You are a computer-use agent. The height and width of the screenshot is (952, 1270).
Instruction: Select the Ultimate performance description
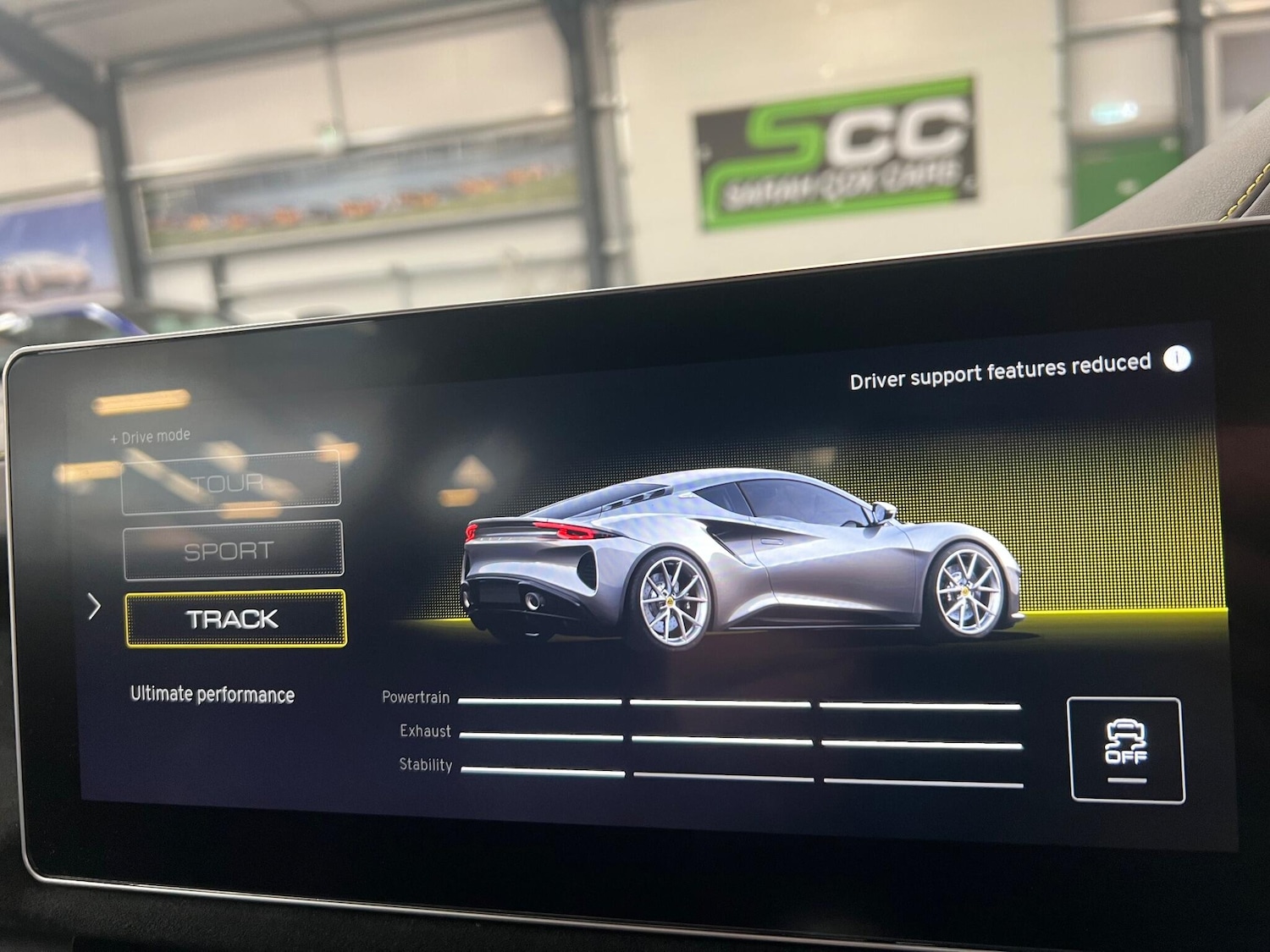(x=210, y=696)
